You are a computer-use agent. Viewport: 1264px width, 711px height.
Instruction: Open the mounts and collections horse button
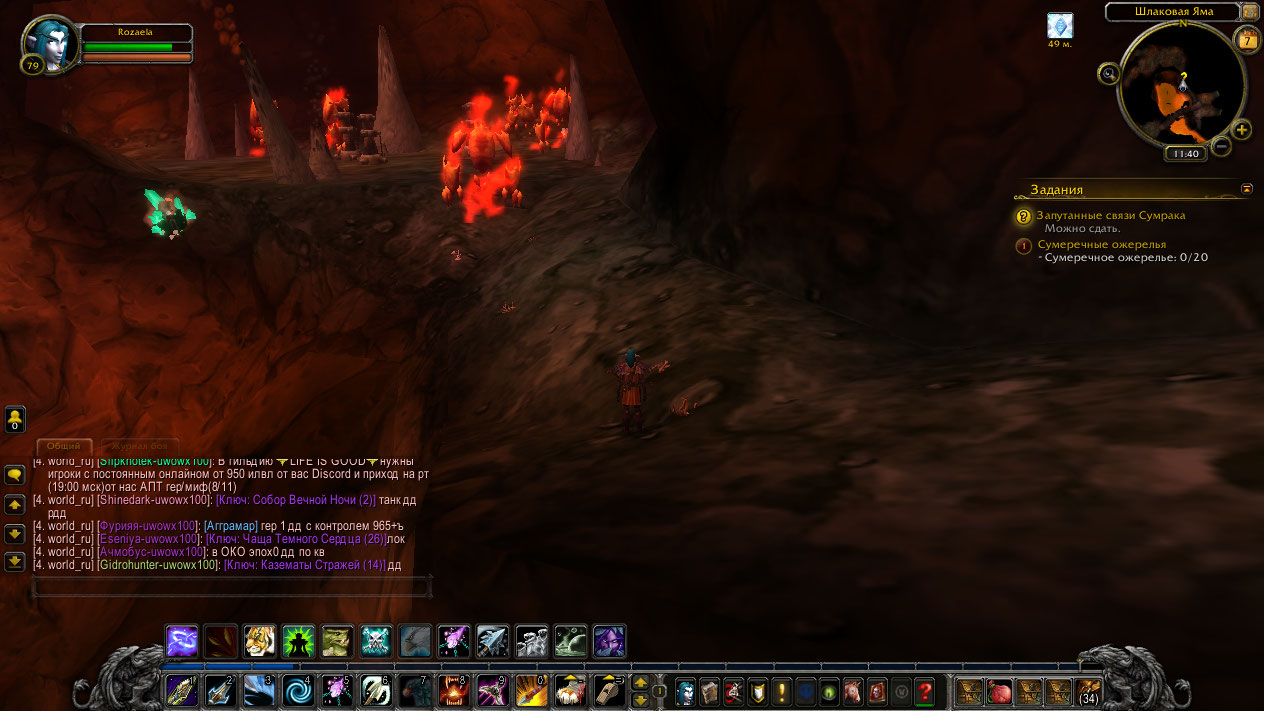coord(853,691)
